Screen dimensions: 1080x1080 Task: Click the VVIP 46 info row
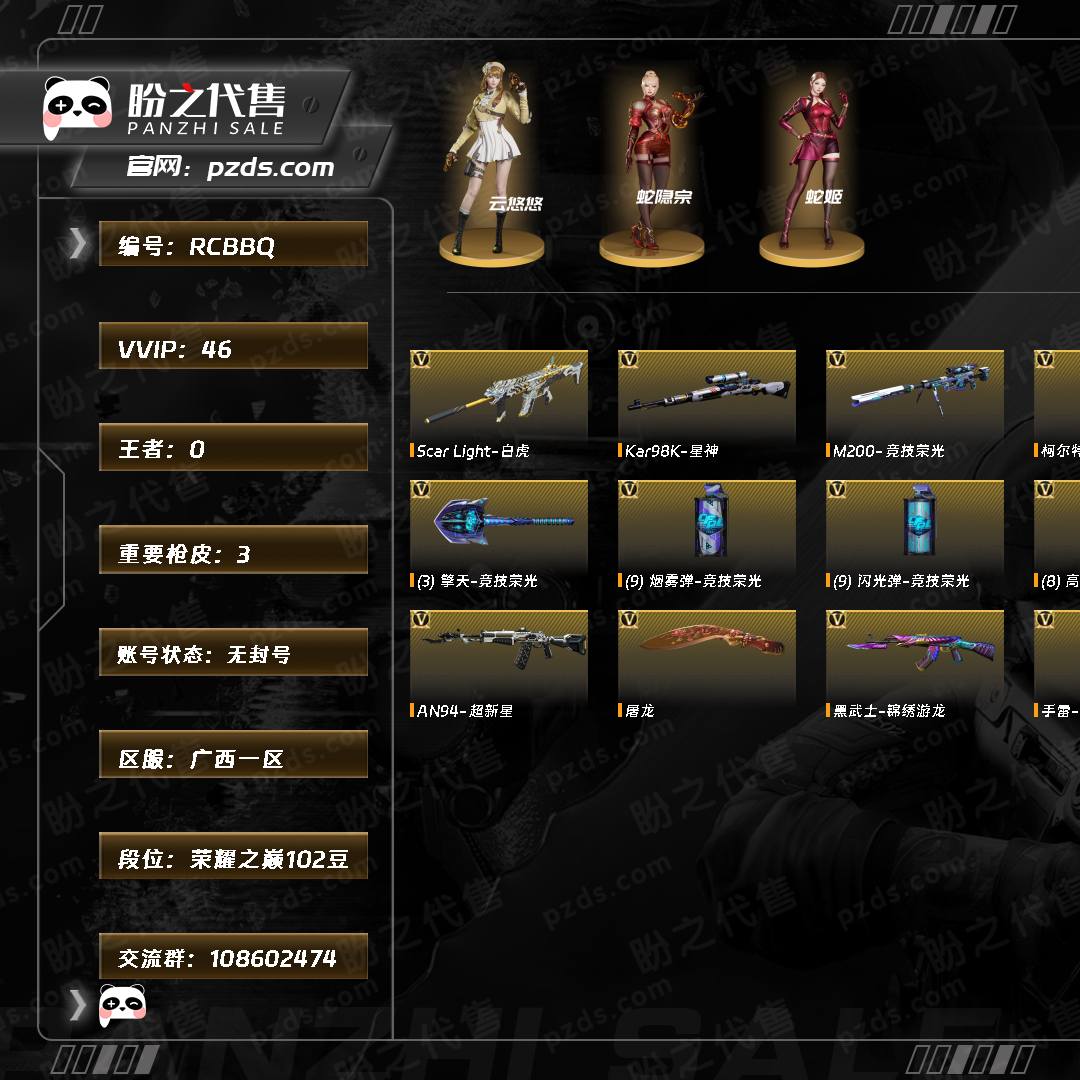pyautogui.click(x=233, y=347)
